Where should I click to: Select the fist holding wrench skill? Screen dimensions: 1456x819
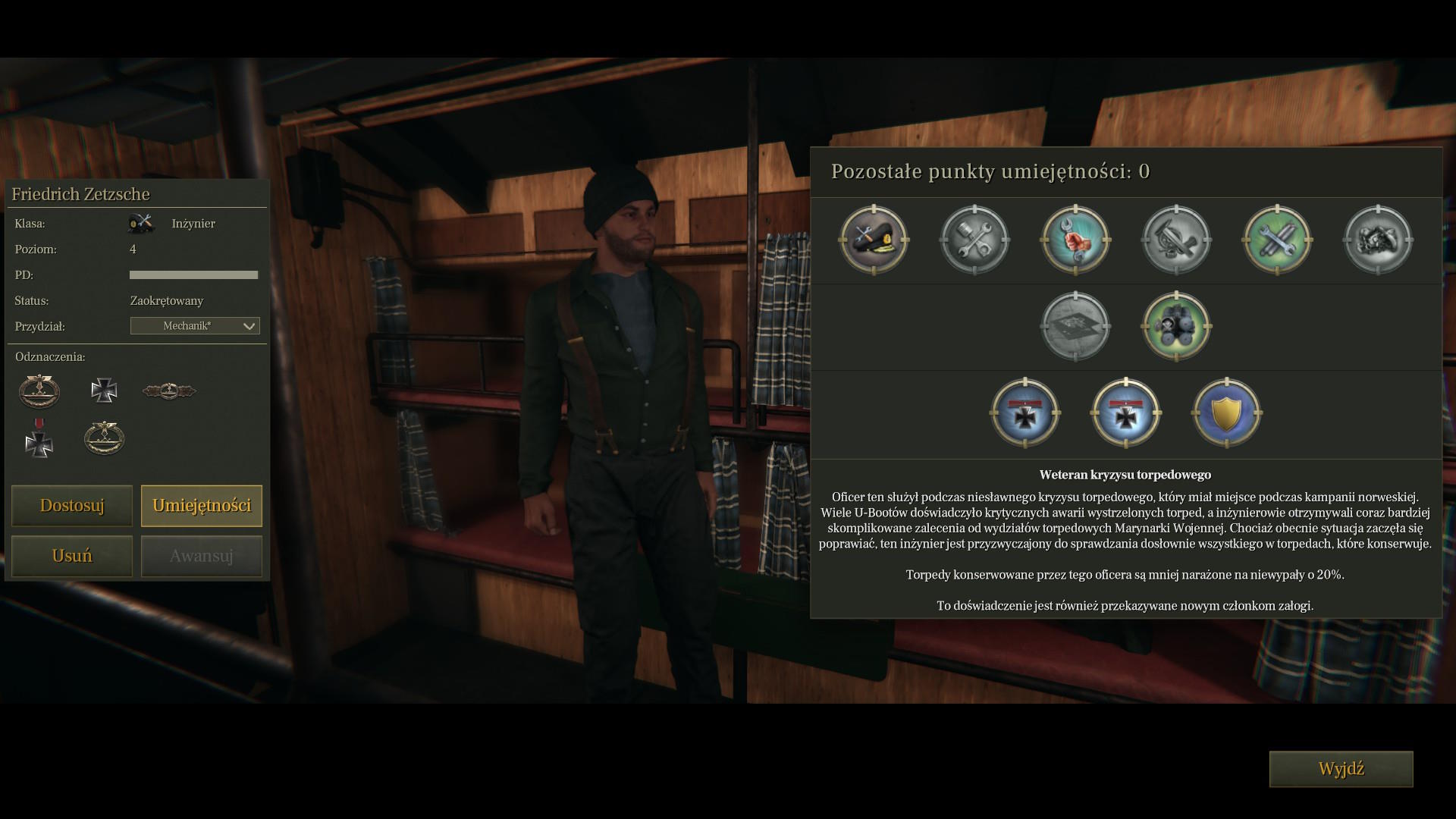1075,240
